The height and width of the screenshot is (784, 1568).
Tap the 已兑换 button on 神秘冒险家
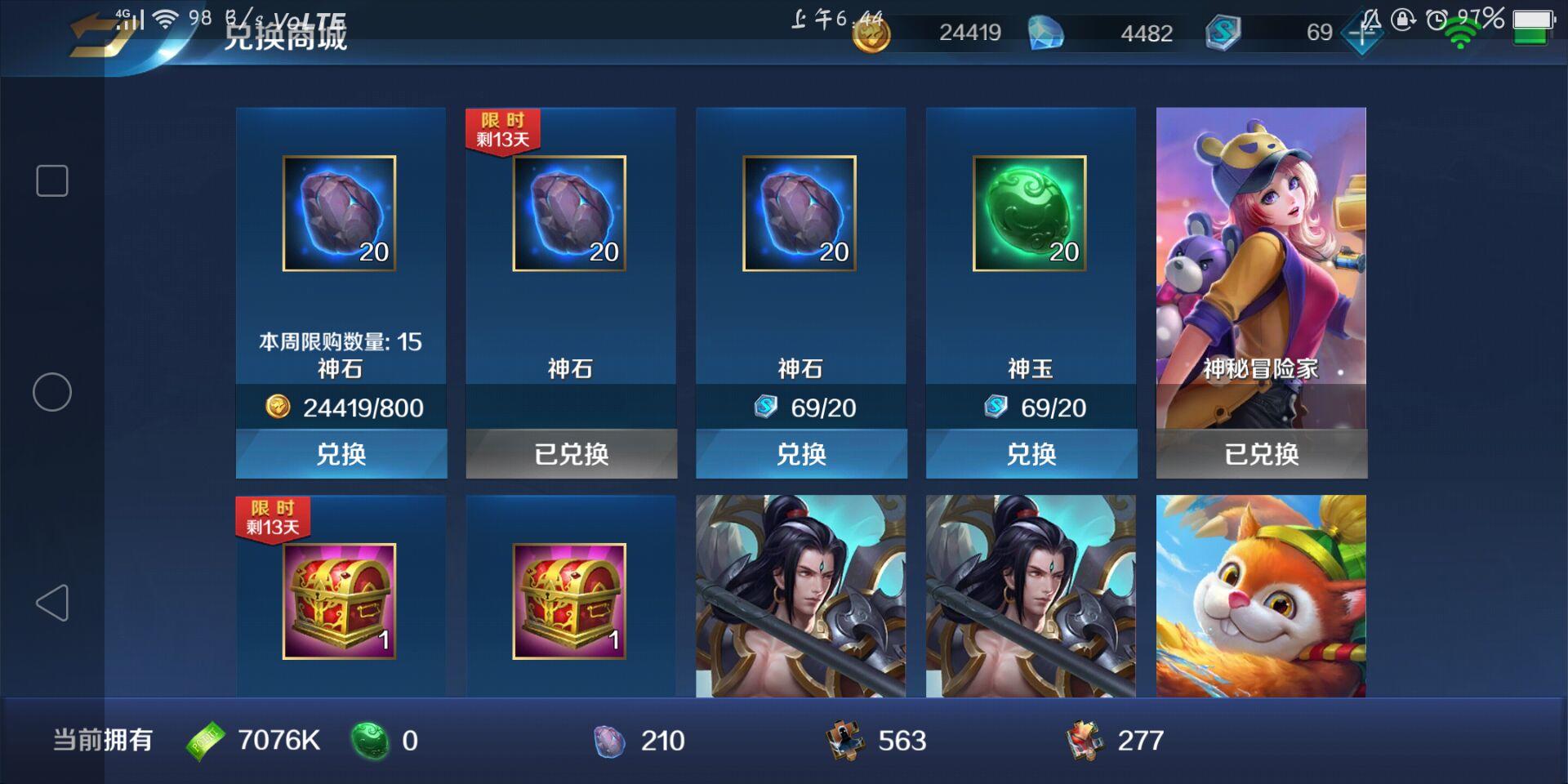(x=1261, y=455)
